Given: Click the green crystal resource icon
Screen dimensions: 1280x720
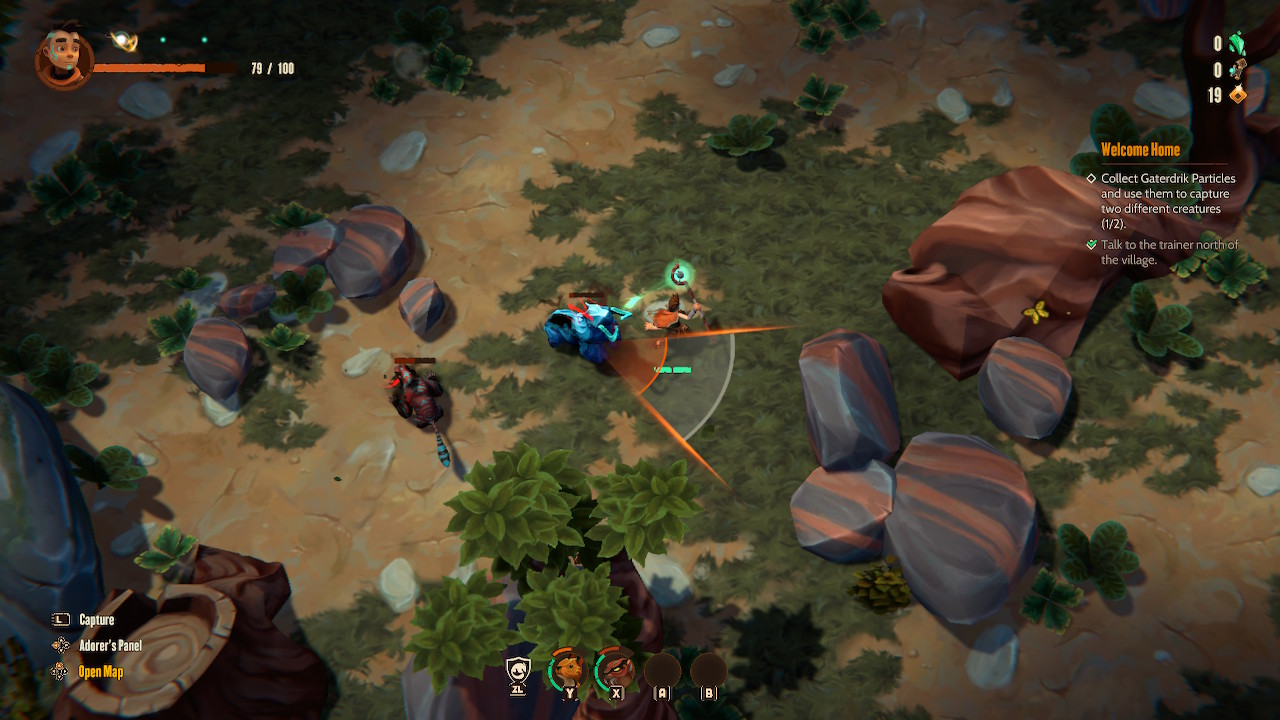Looking at the screenshot, I should [1237, 43].
